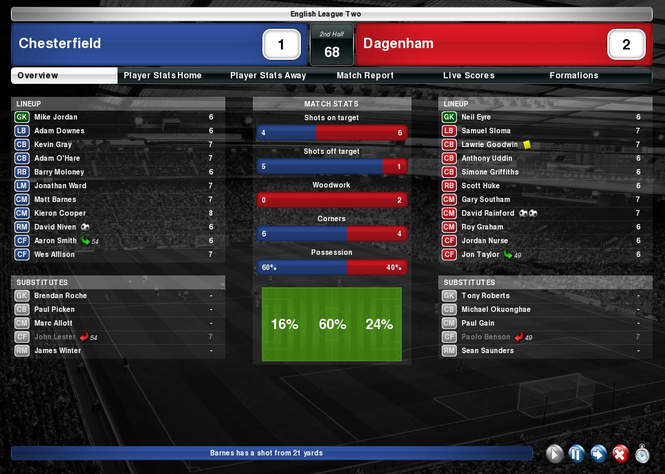Screen dimensions: 665x474
Task: Switch to the Overview tab
Action: pyautogui.click(x=38, y=76)
